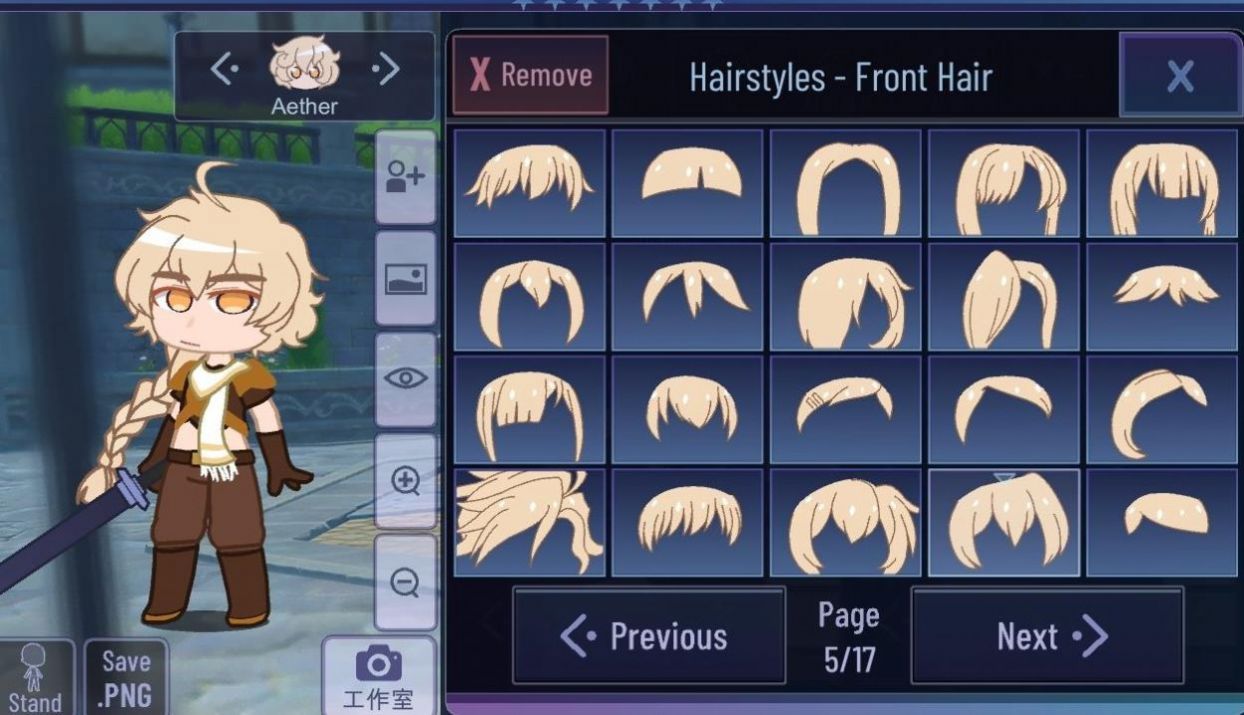
Task: Select the first spiky fringe hairstyle thumbnail
Action: click(530, 183)
